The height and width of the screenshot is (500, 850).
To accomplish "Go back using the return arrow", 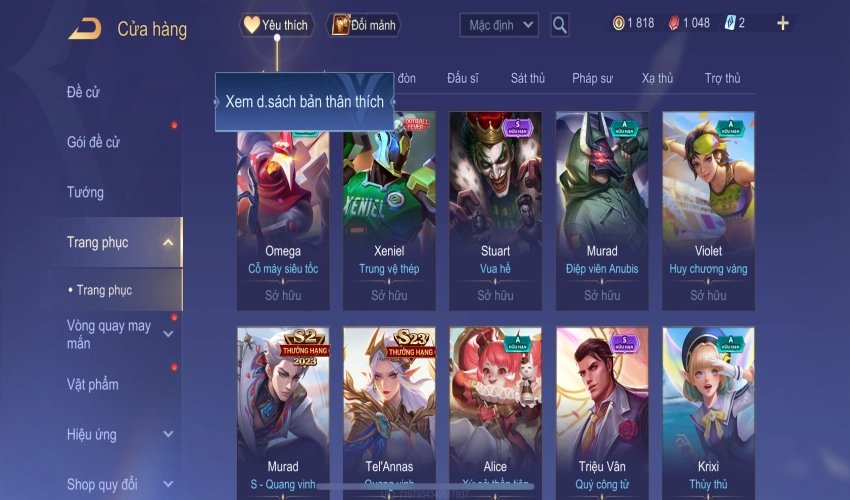I will point(84,29).
